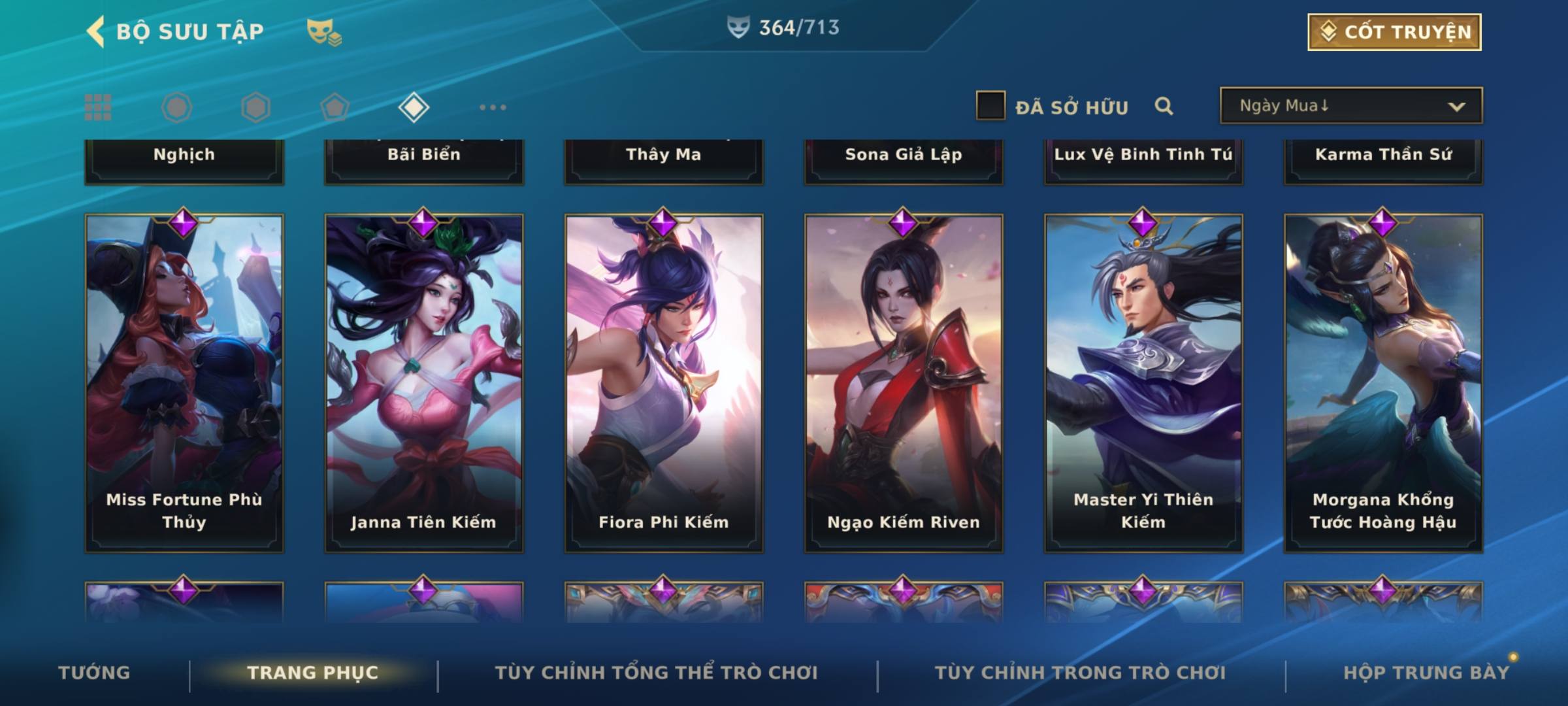
Task: Open the Cốt Truyện button
Action: tap(1394, 32)
